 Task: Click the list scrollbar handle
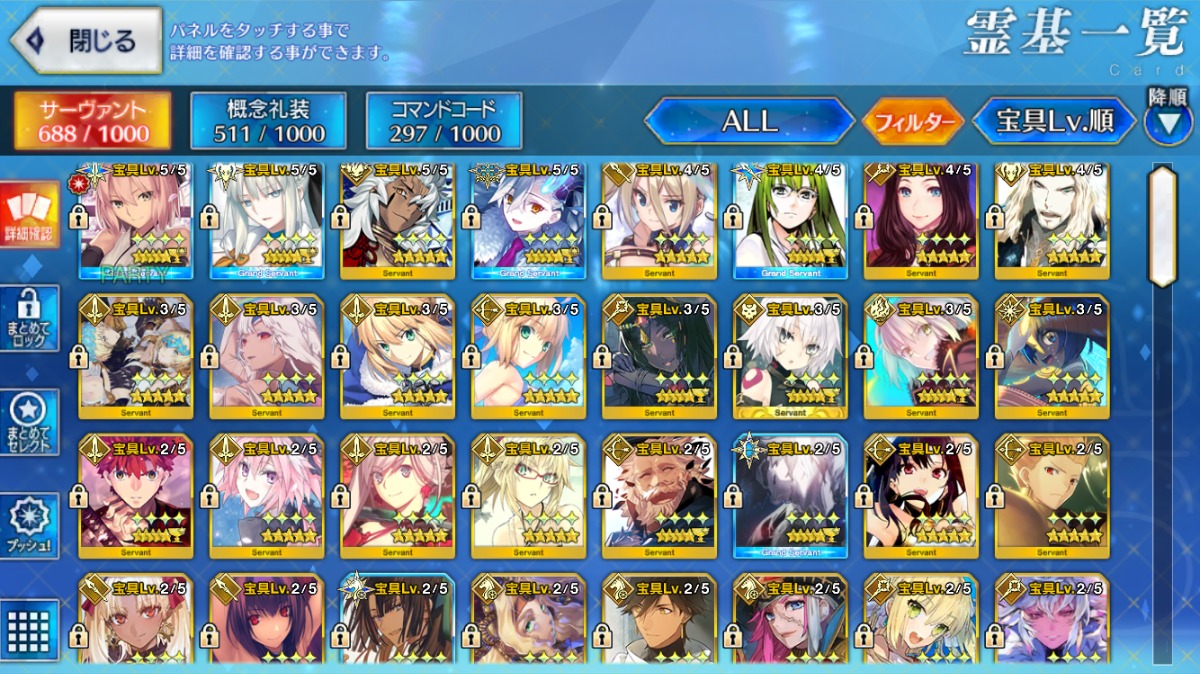click(1161, 226)
